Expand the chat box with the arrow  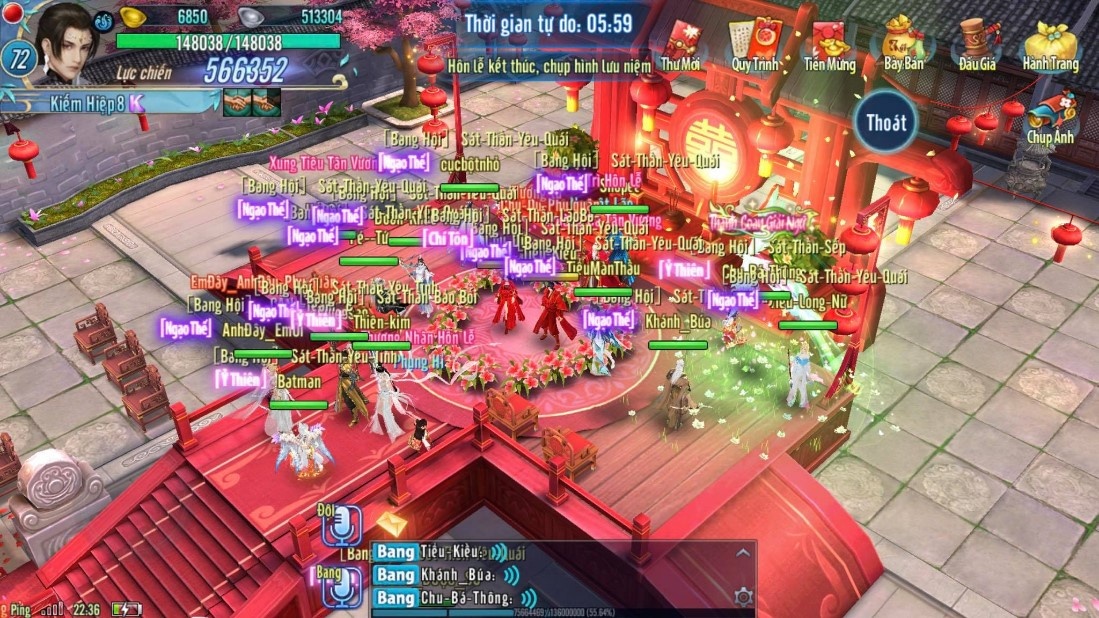(x=743, y=552)
